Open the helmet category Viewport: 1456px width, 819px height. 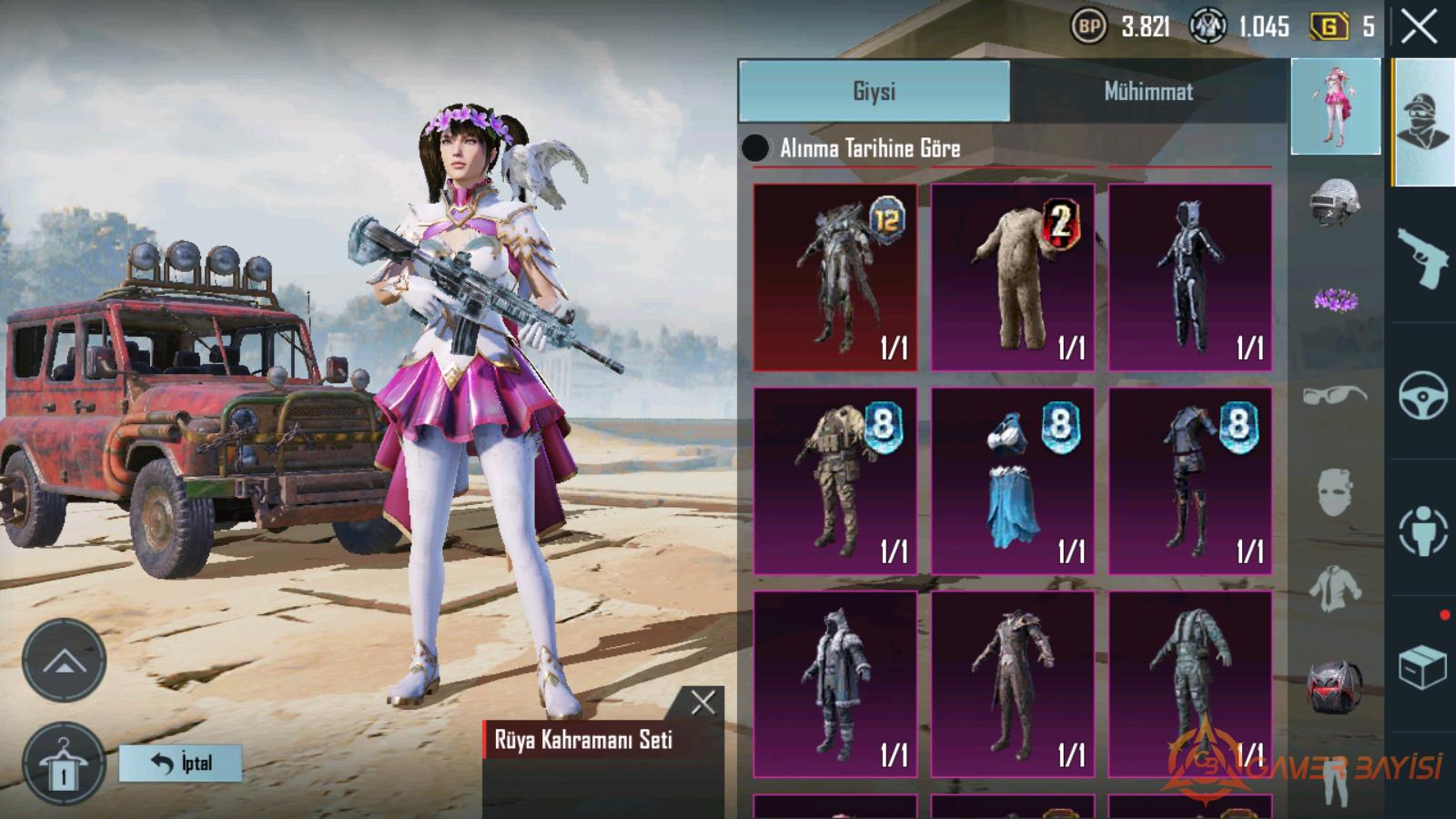1335,201
